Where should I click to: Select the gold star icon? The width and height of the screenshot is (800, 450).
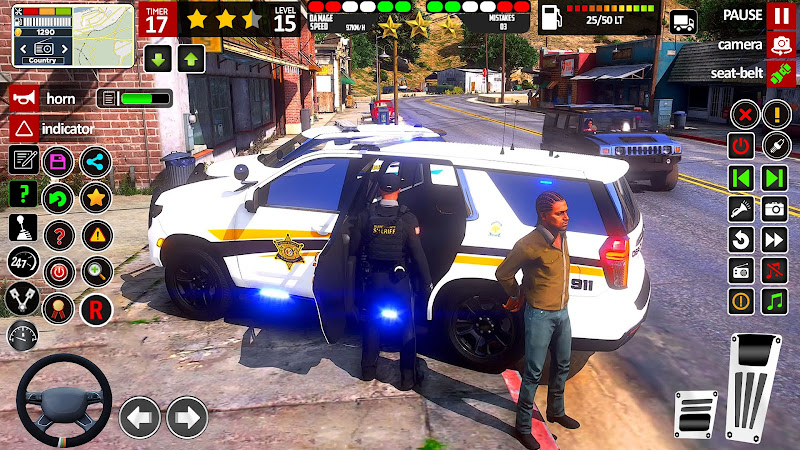coord(96,197)
